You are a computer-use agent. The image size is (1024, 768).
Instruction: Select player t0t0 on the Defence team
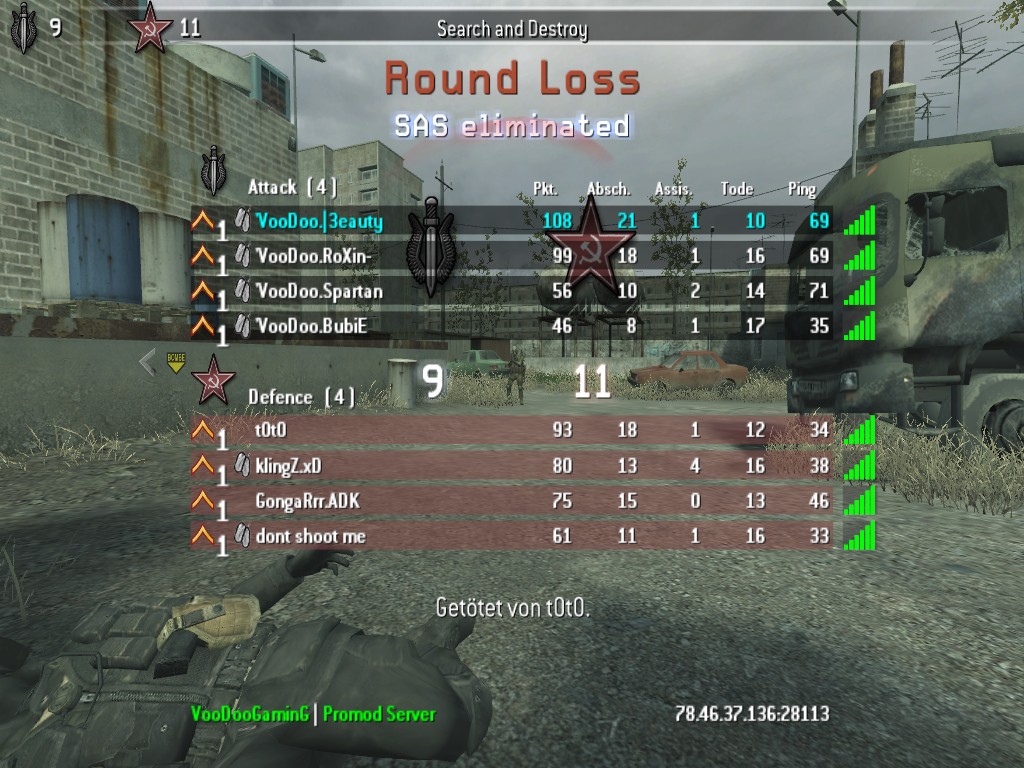click(x=271, y=431)
